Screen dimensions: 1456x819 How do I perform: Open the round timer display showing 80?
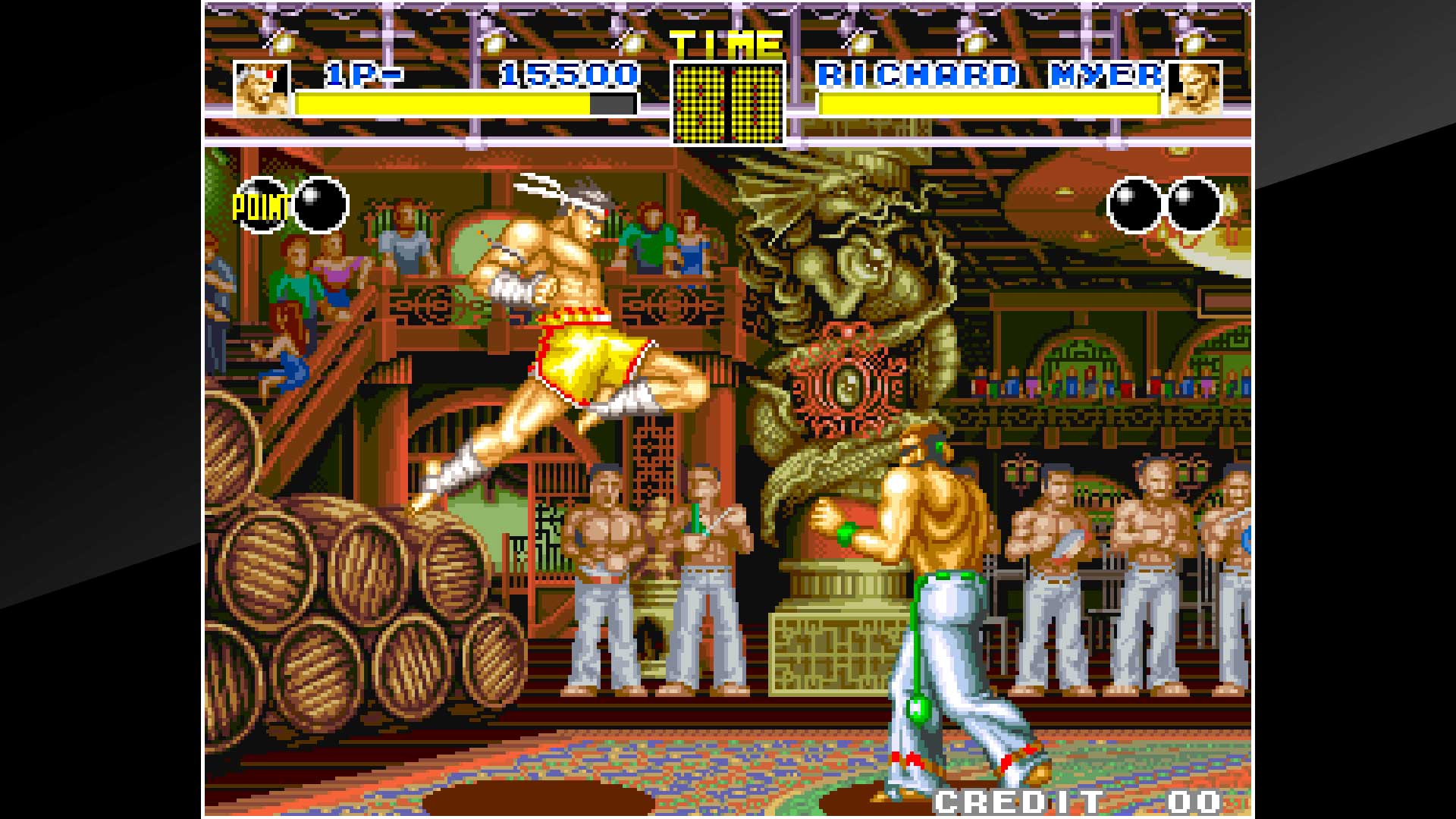[x=726, y=102]
